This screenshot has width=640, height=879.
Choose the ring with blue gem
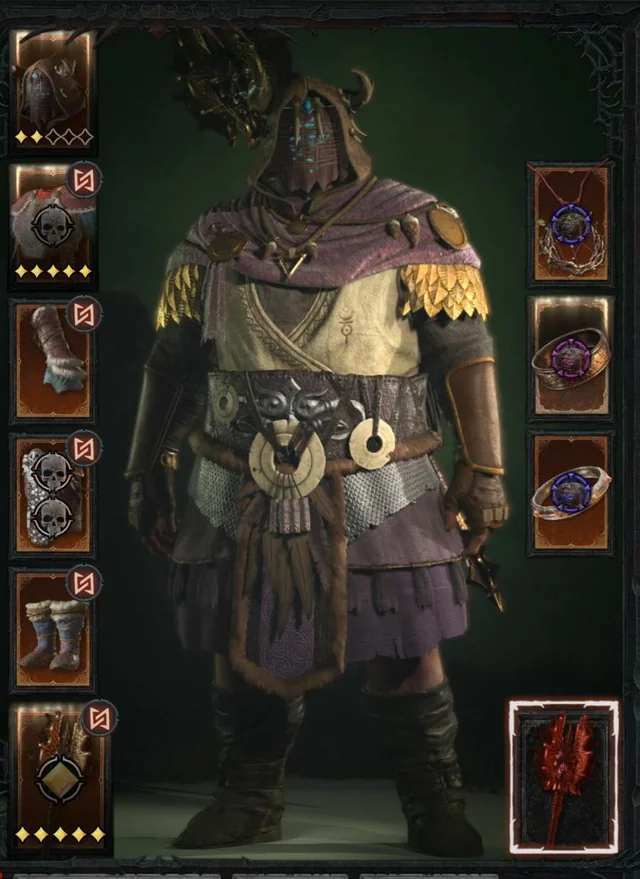570,492
